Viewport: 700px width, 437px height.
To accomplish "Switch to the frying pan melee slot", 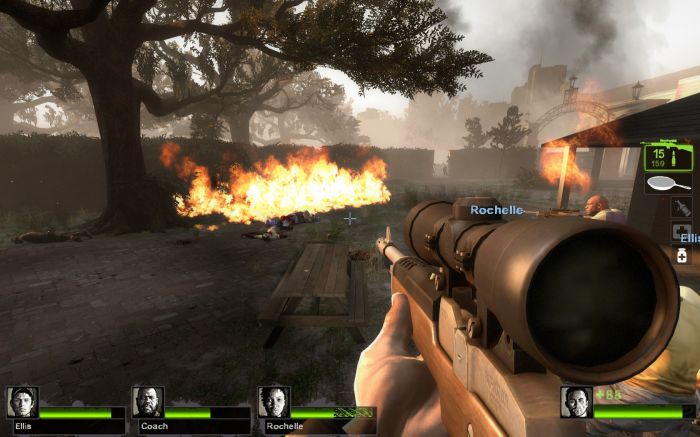I will coord(664,185).
